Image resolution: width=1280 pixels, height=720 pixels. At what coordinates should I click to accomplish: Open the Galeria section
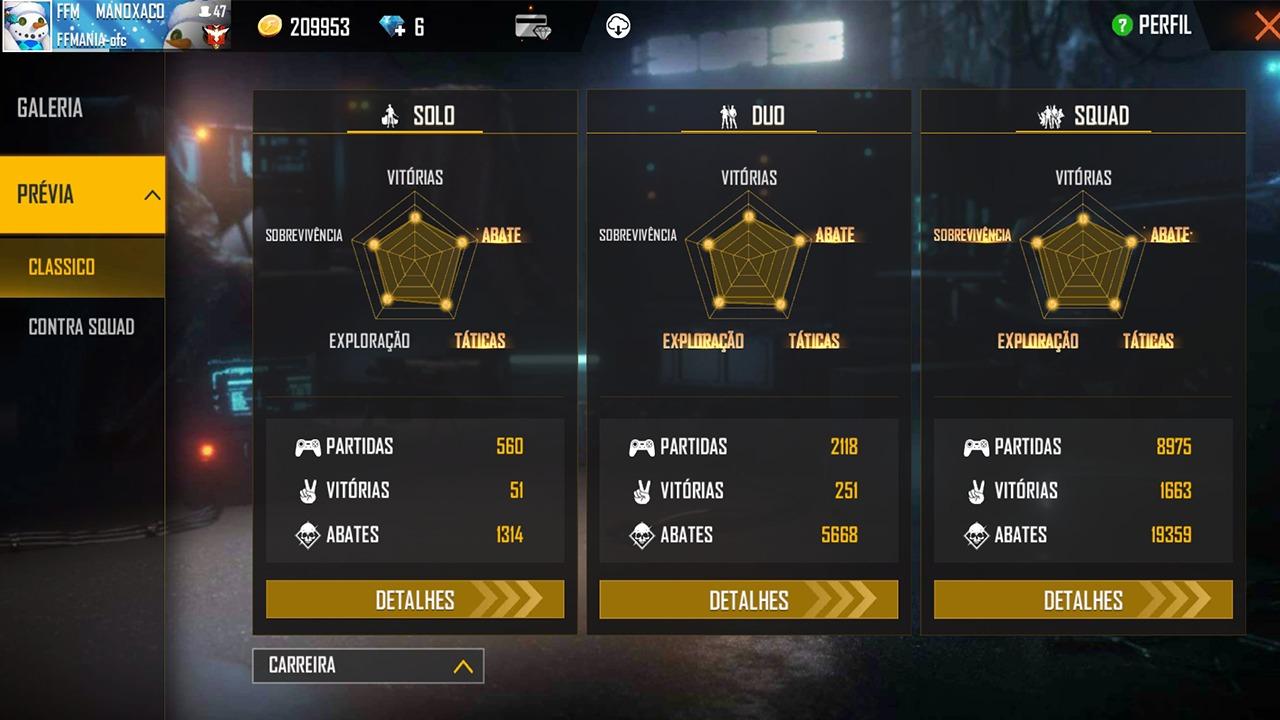pyautogui.click(x=50, y=109)
